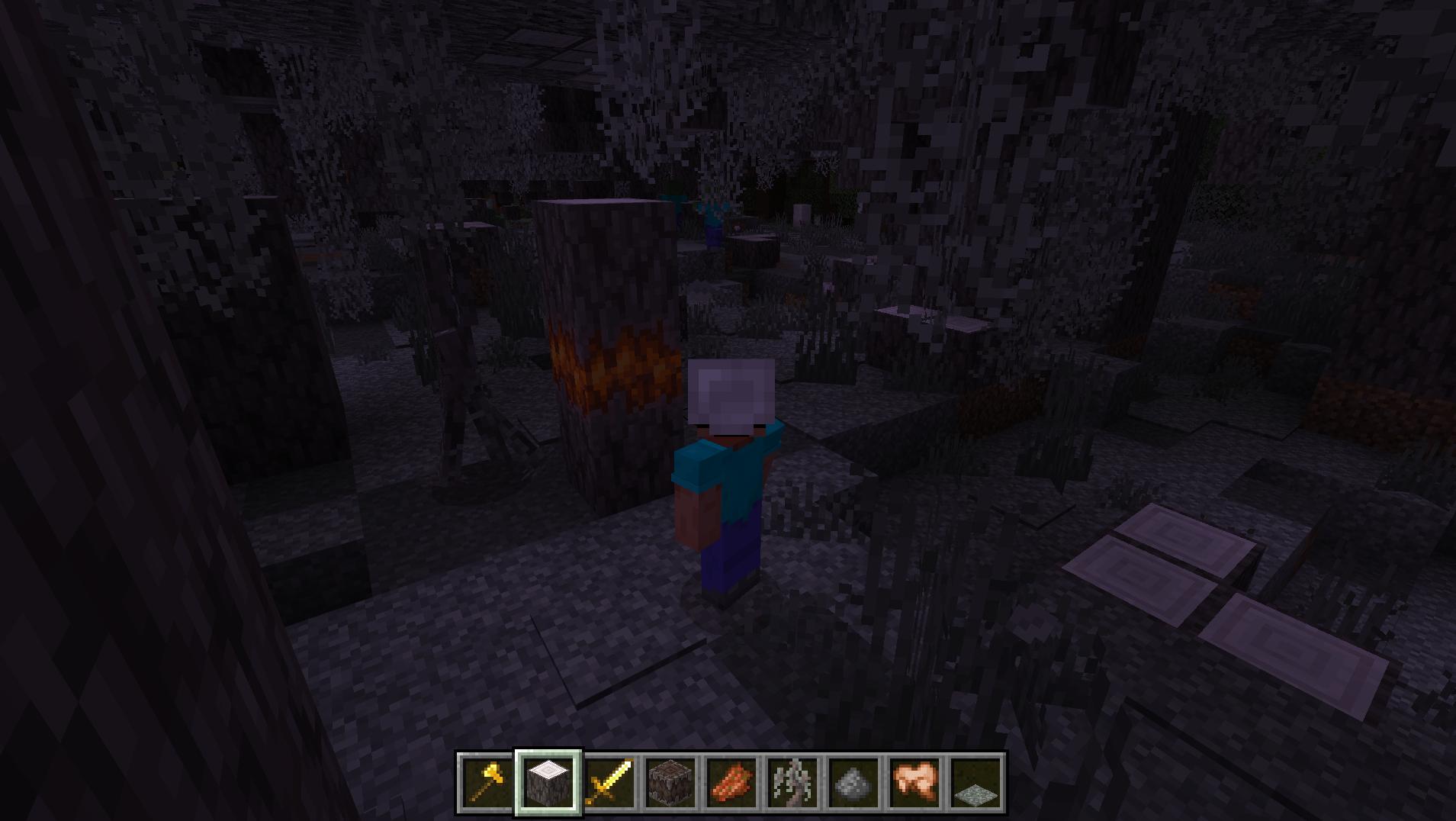Screen dimensions: 1456x821
Task: Pick the dark brown creaking heart block slot
Action: click(x=670, y=783)
